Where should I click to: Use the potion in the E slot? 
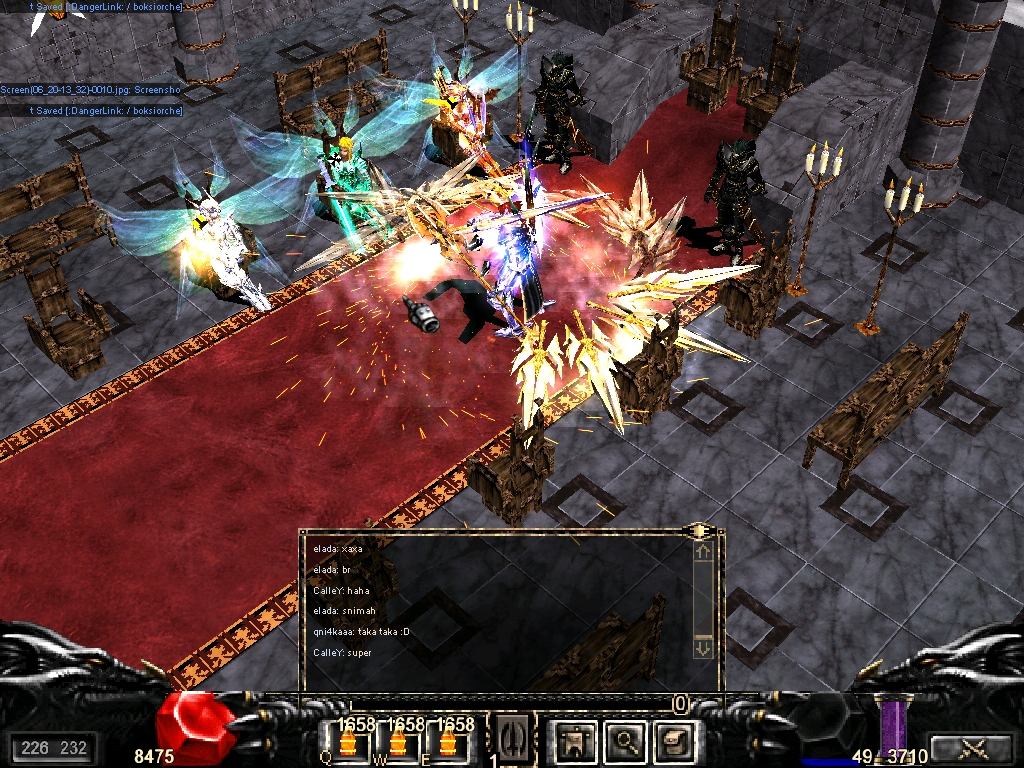pyautogui.click(x=445, y=743)
